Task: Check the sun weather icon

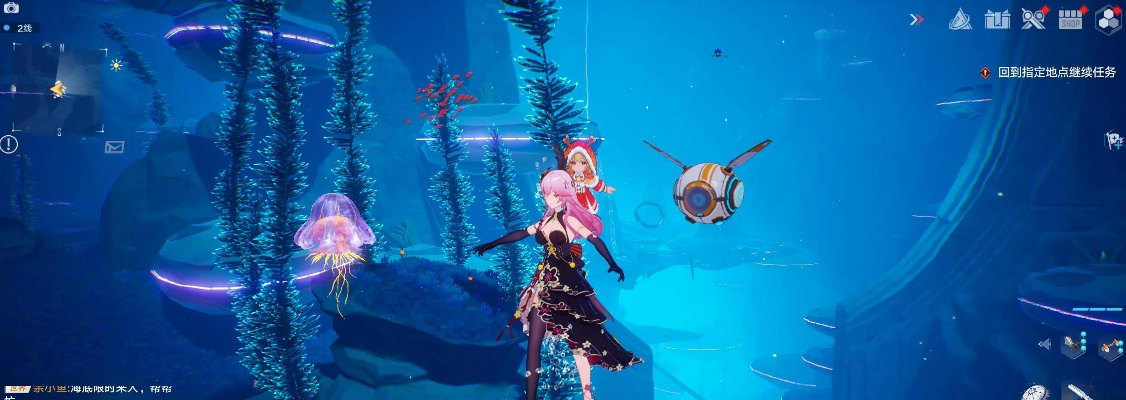Action: point(116,65)
